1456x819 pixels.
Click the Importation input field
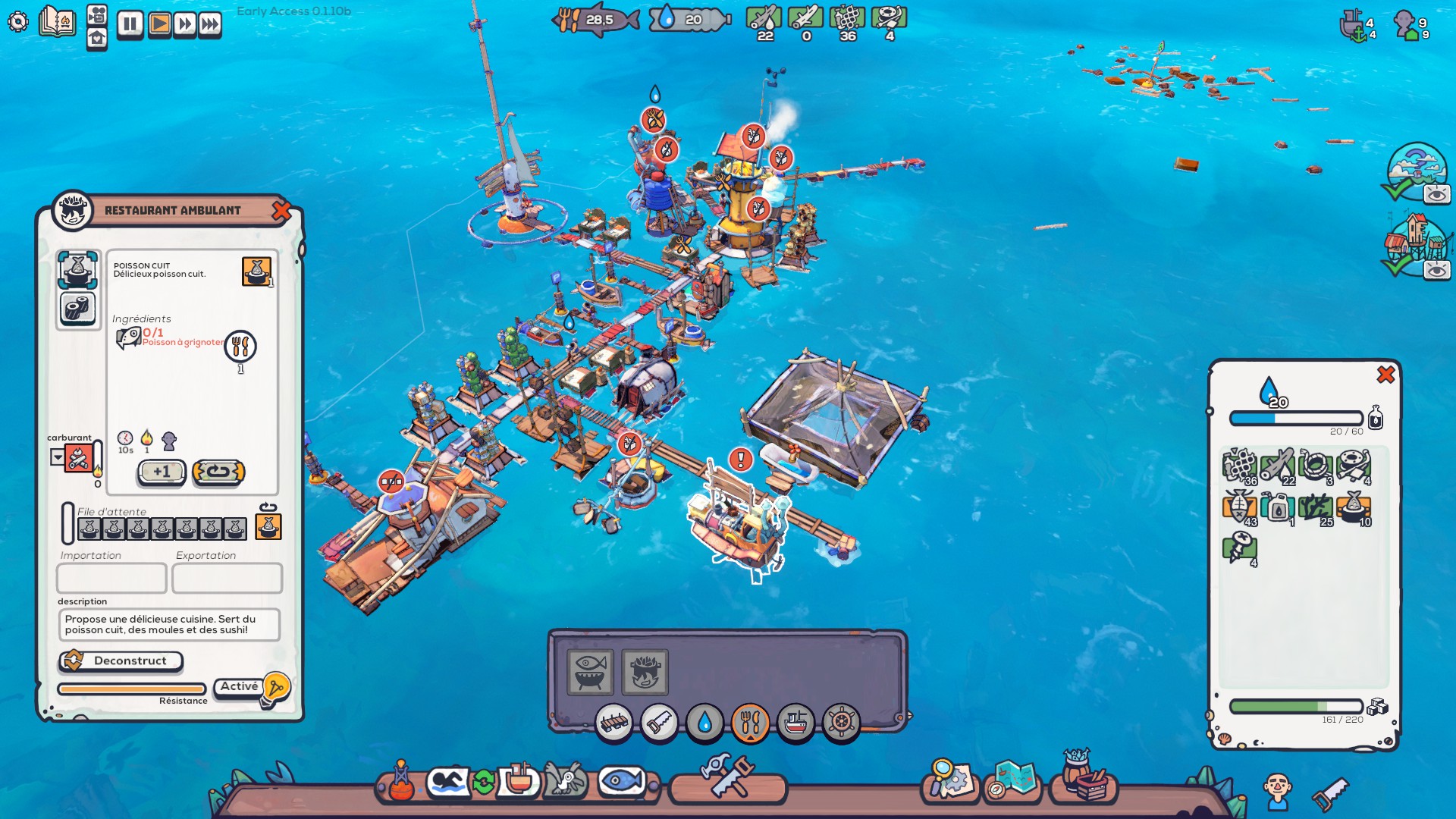click(111, 578)
